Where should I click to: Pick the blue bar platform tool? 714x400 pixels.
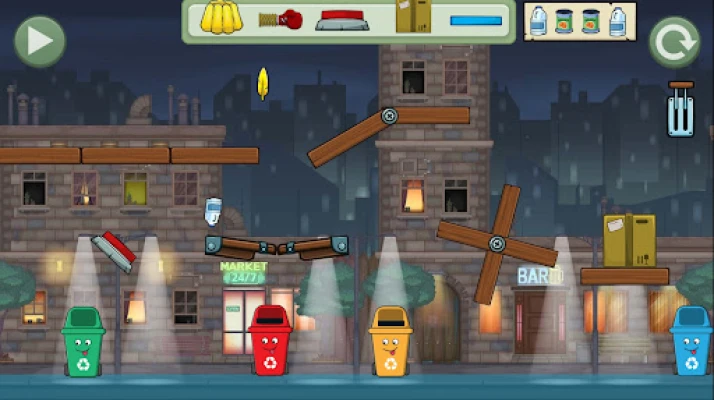pyautogui.click(x=476, y=20)
